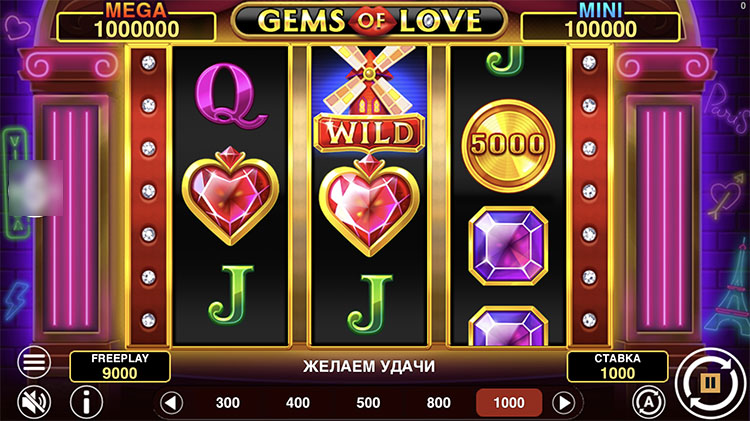
Task: Open the game info panel
Action: (x=86, y=402)
